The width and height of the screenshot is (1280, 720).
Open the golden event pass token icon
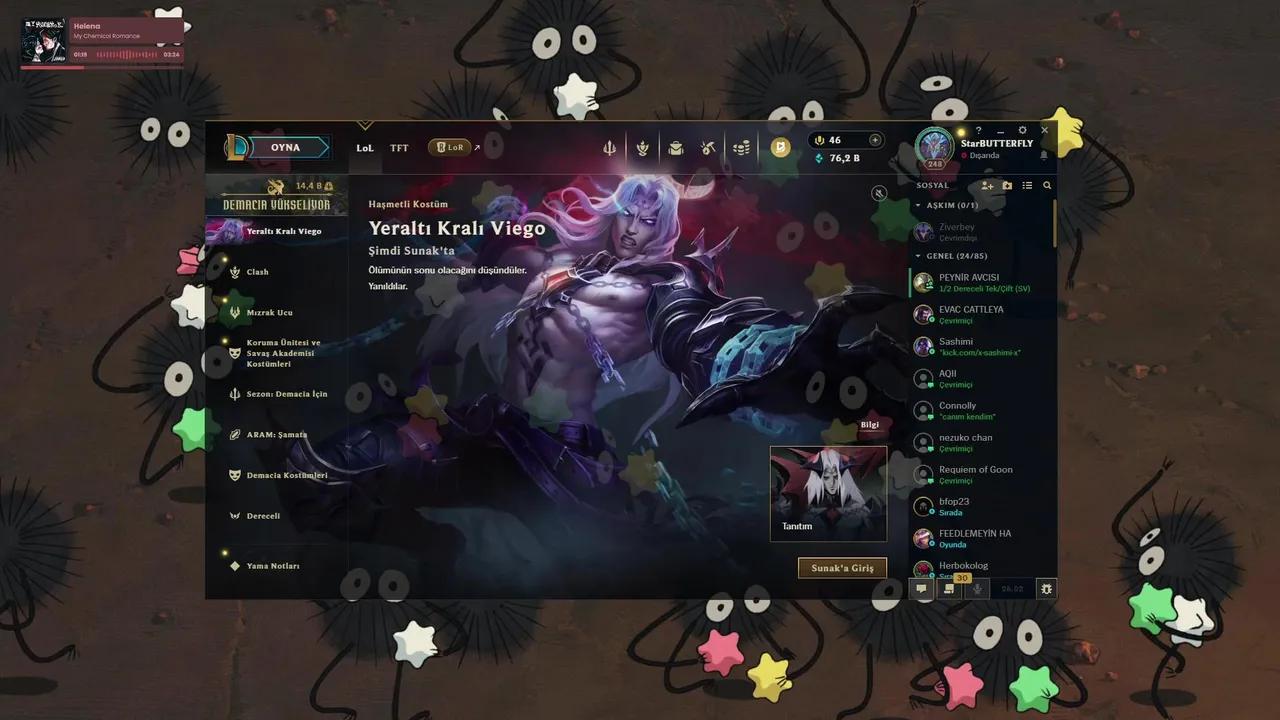tap(780, 146)
